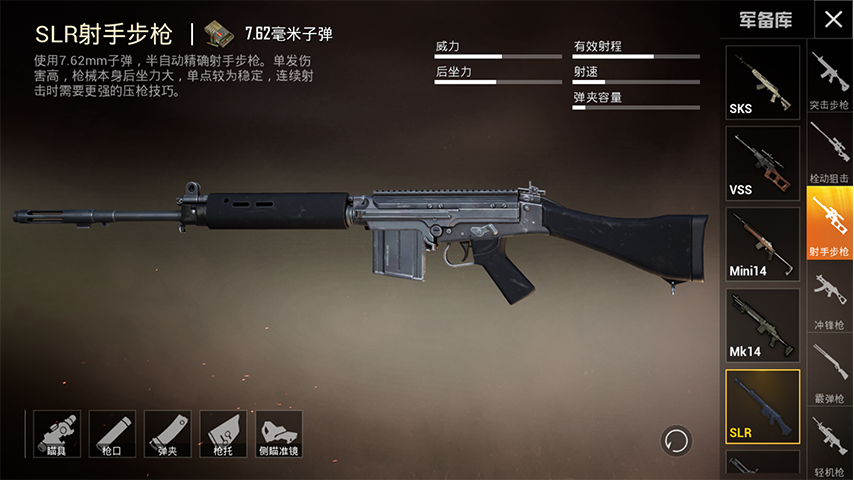Choose the VSS weapon entry

pyautogui.click(x=762, y=163)
